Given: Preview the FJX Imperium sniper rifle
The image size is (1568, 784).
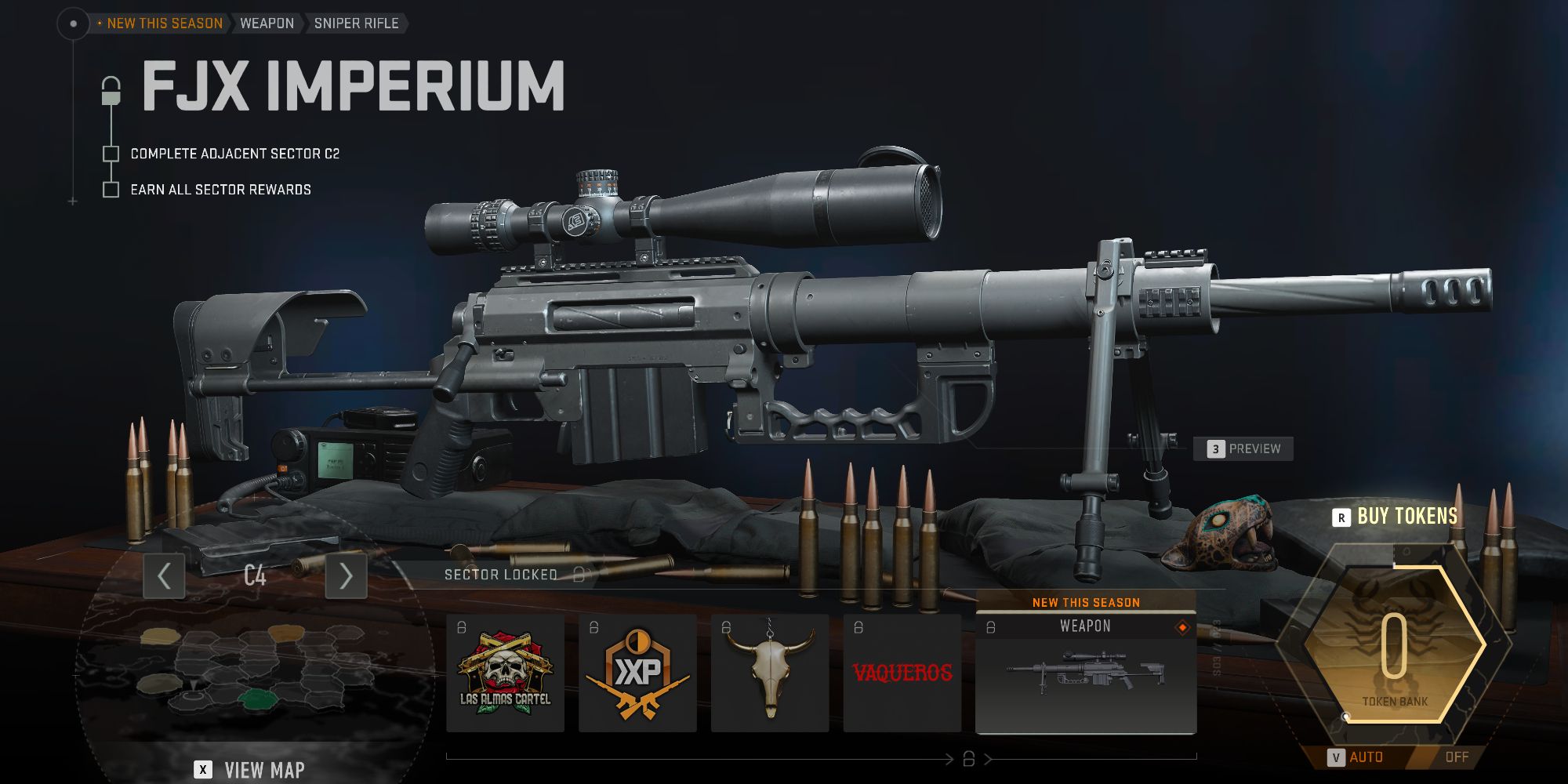Looking at the screenshot, I should (x=1243, y=449).
